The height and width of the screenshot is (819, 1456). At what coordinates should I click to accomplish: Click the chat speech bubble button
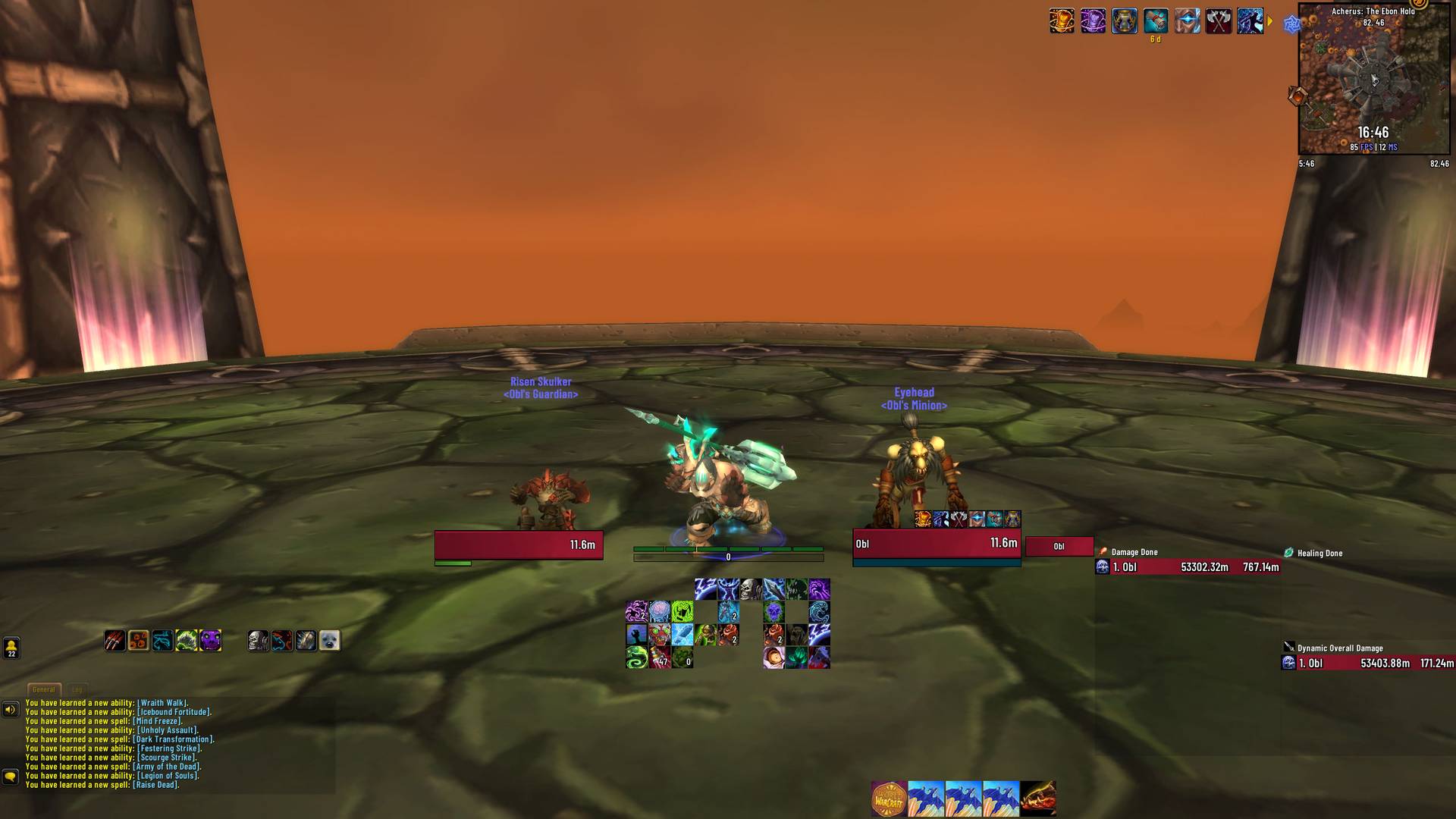pos(10,777)
